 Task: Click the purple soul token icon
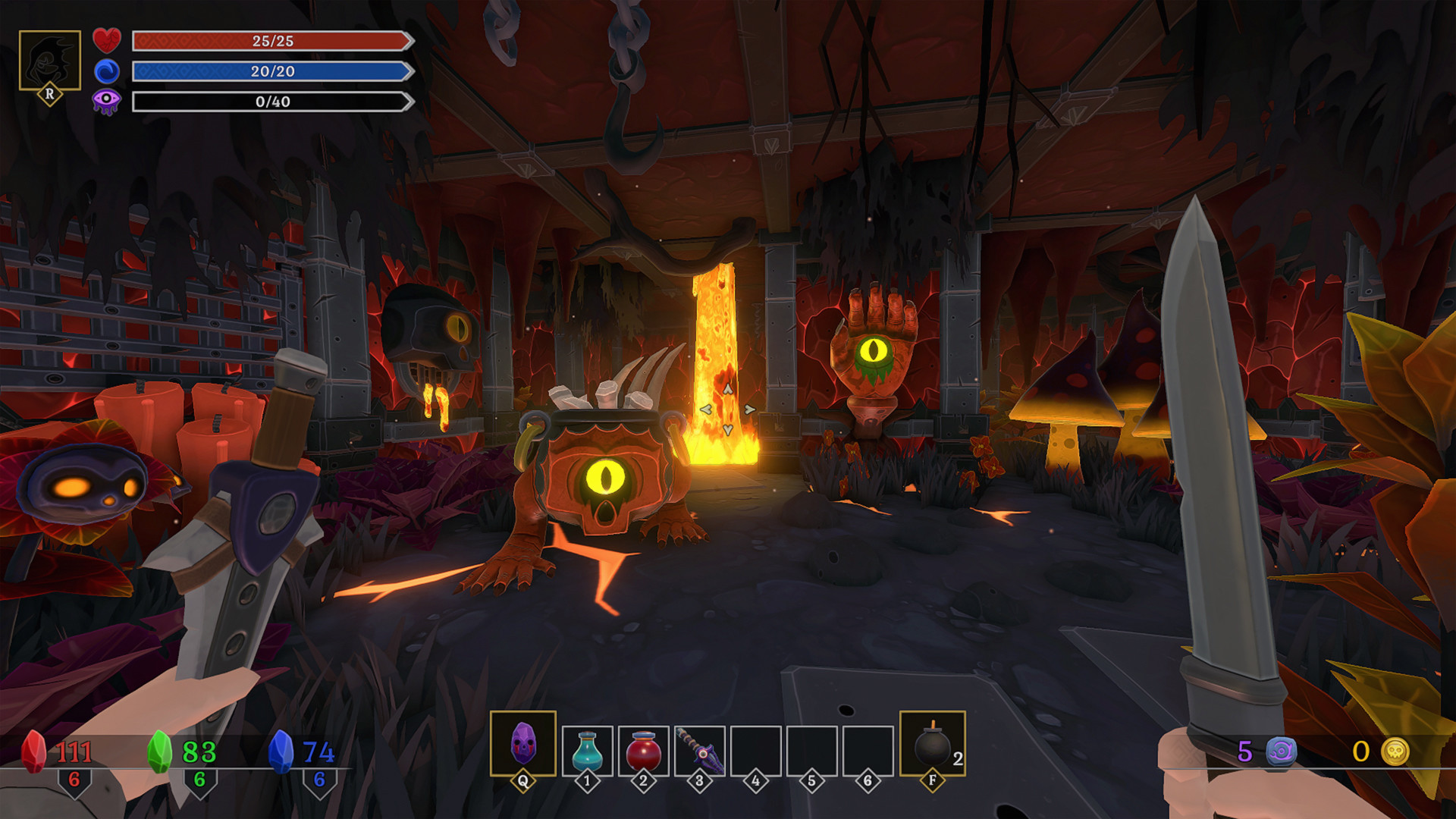(1282, 752)
